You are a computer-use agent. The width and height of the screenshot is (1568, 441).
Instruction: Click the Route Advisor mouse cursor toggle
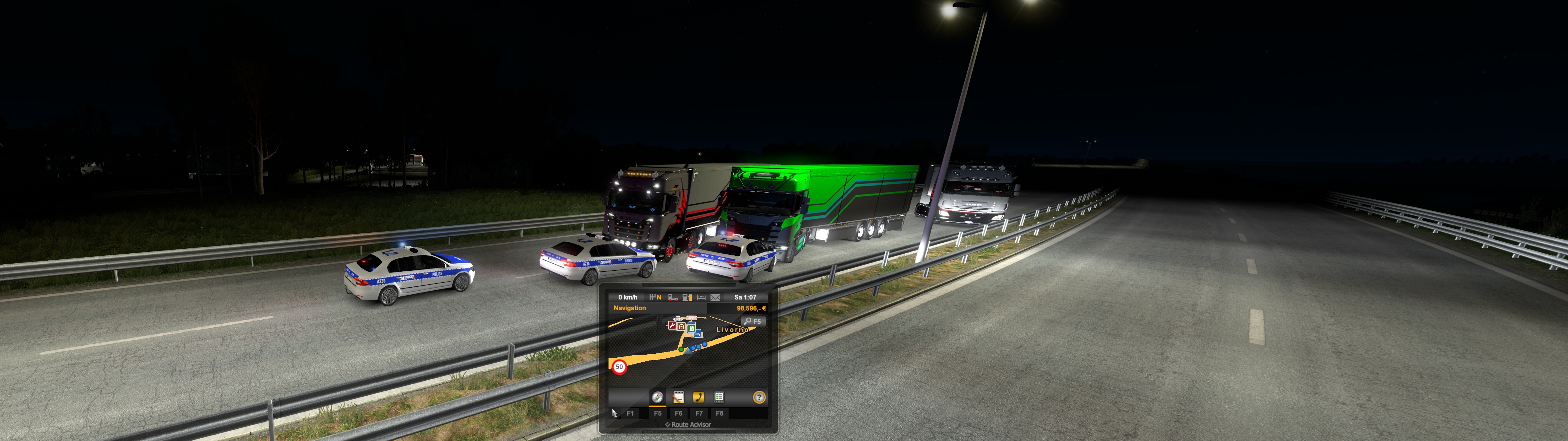coord(614,413)
